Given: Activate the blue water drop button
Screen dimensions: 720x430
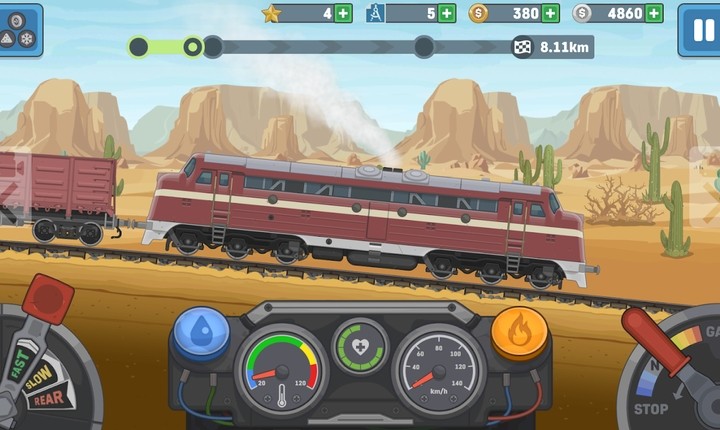Looking at the screenshot, I should 201,332.
